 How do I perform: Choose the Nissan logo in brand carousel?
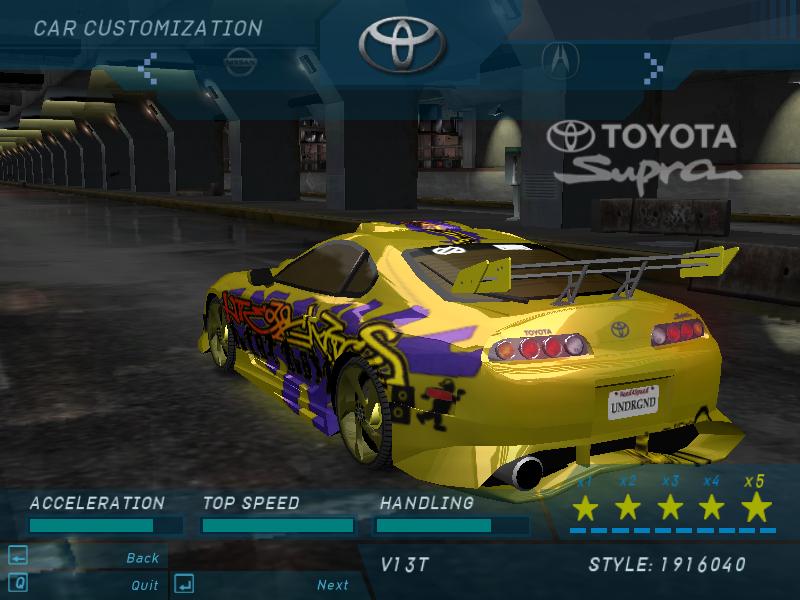(x=239, y=60)
